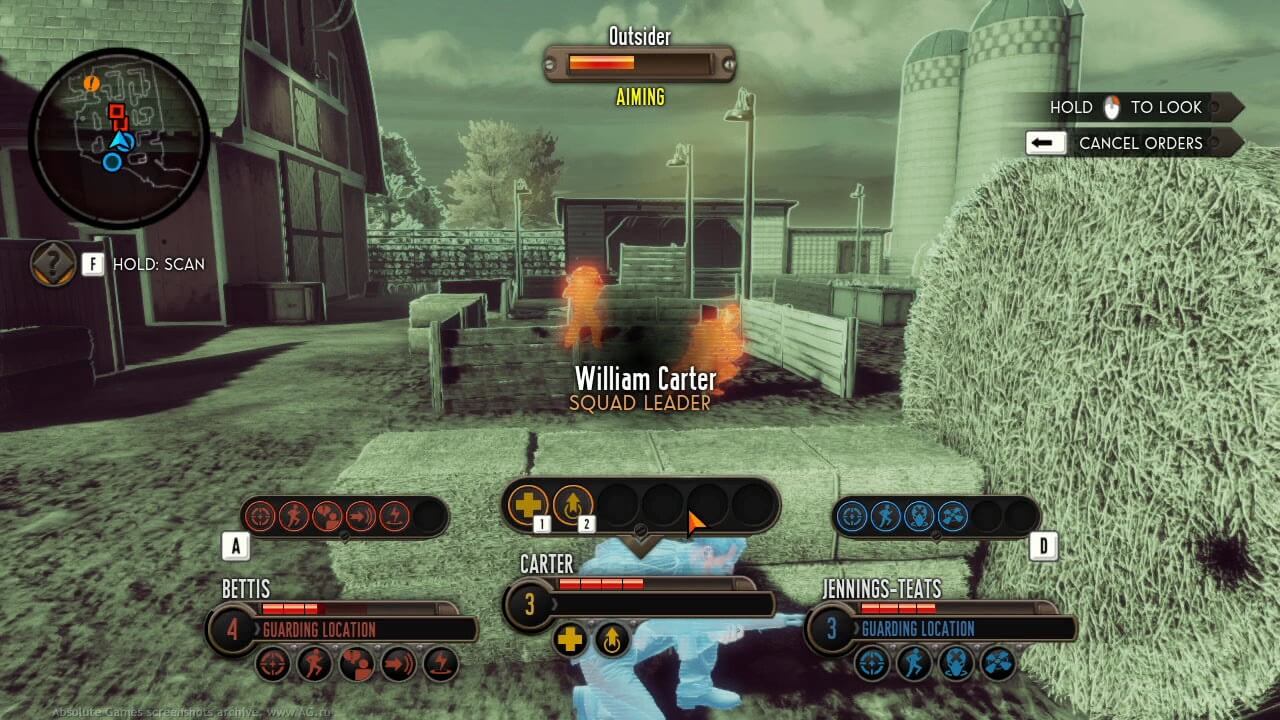Click the blue crosshair icon beneath Jennings-Teats's status bar
This screenshot has height=720, width=1280.
(x=871, y=662)
